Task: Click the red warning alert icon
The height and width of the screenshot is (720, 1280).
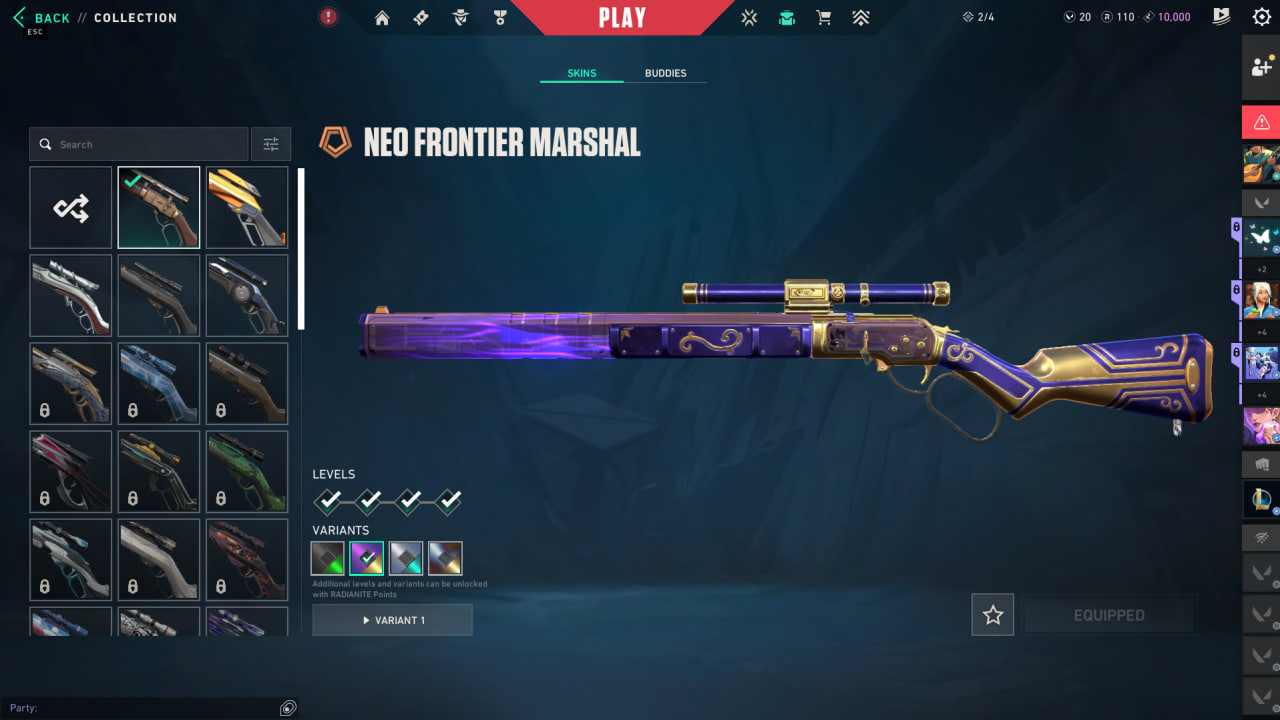Action: [1261, 122]
